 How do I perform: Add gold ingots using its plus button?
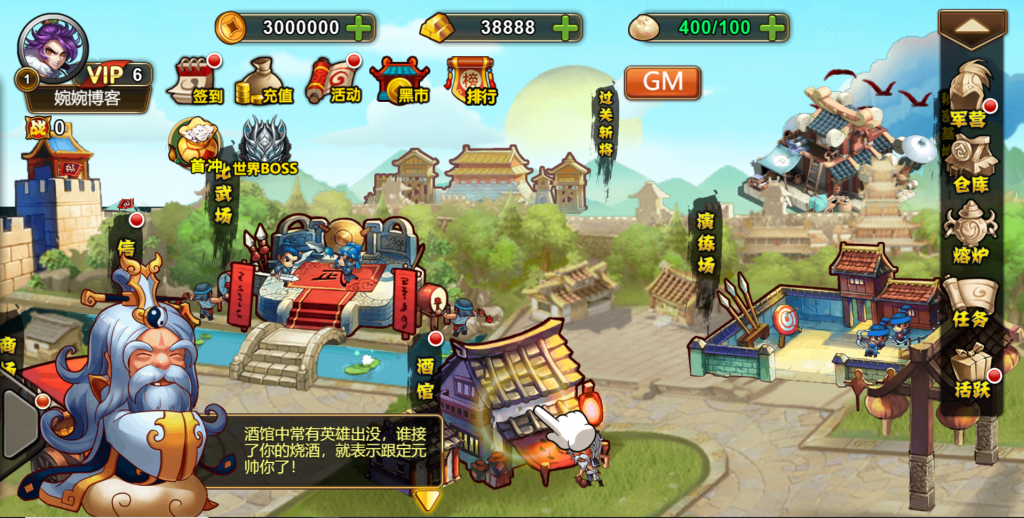[566, 27]
